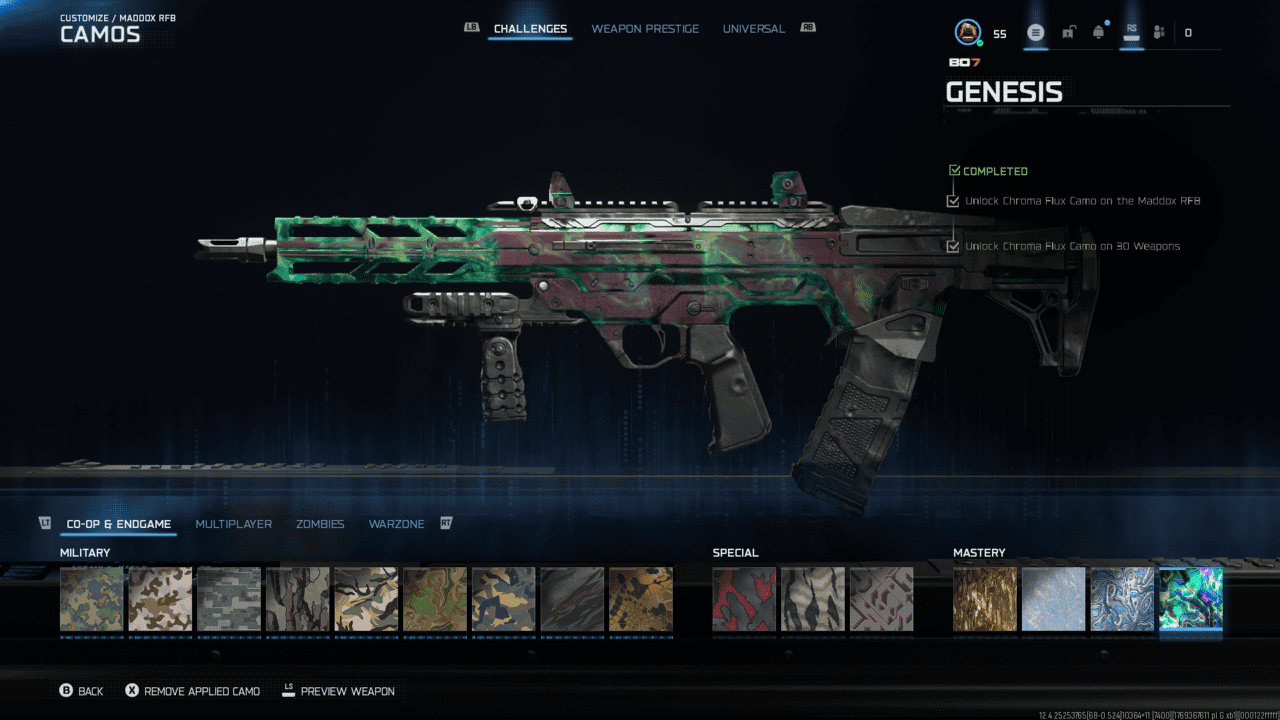Switch to Multiplayer camo category
The width and height of the screenshot is (1280, 720).
click(x=233, y=524)
